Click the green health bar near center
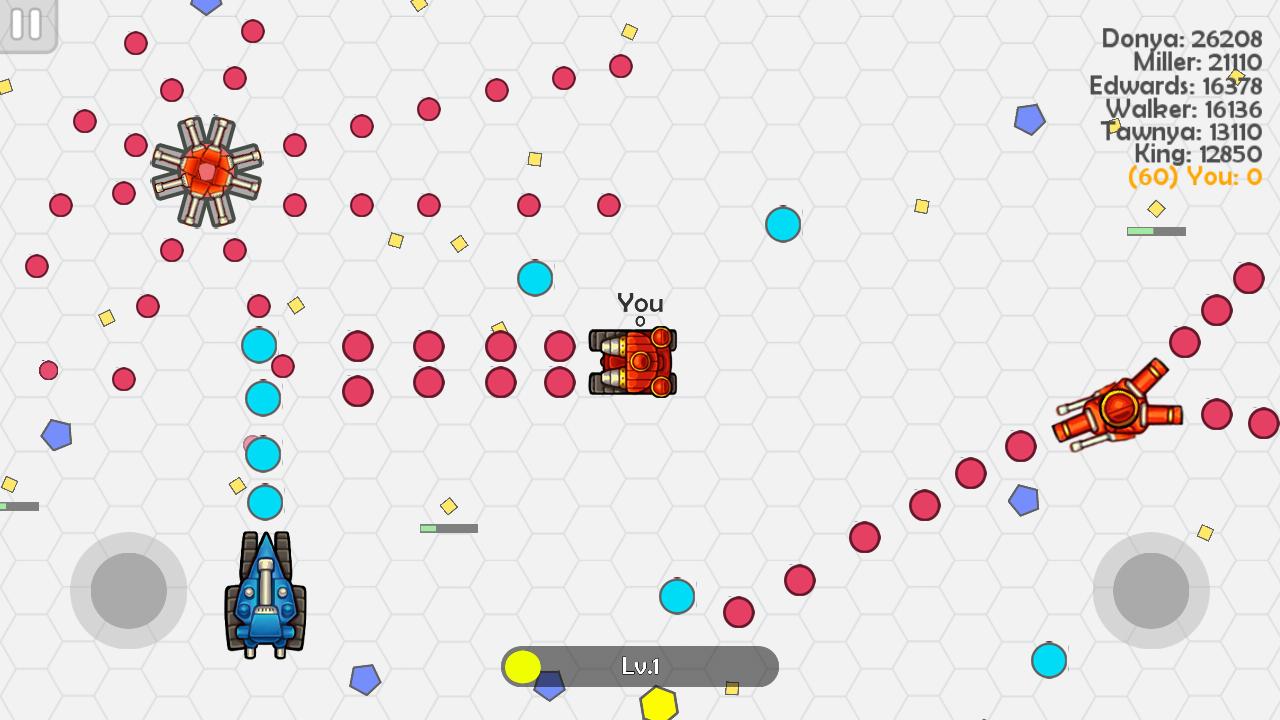This screenshot has height=720, width=1280. [x=448, y=527]
